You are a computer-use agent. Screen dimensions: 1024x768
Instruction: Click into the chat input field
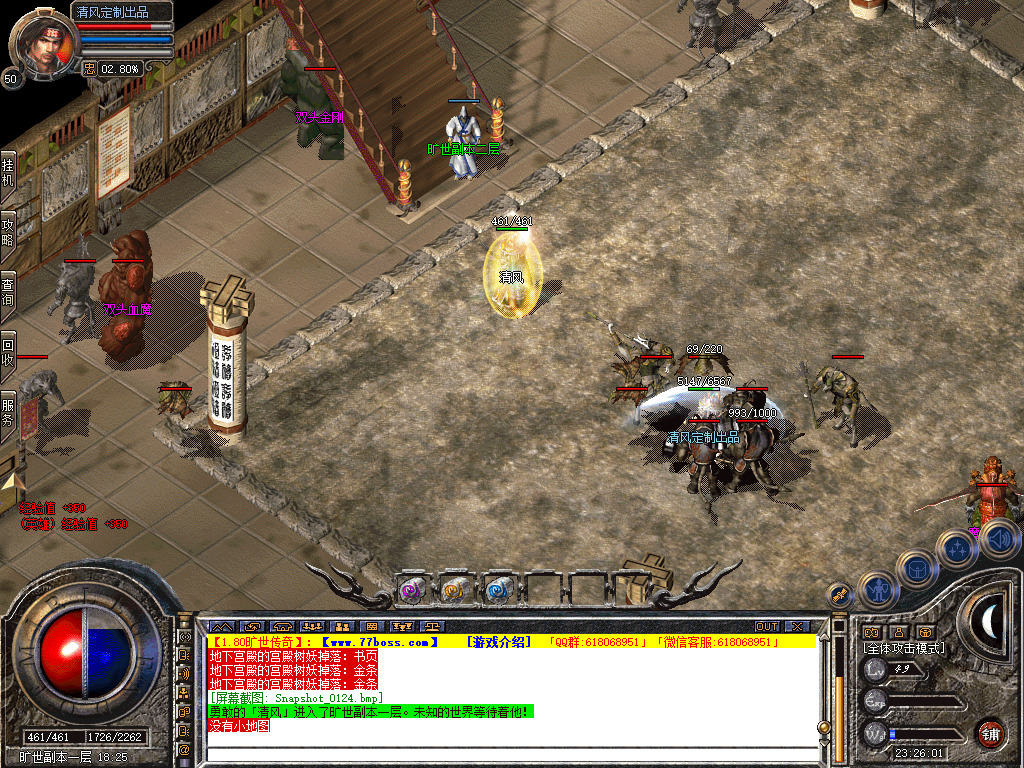coord(510,755)
